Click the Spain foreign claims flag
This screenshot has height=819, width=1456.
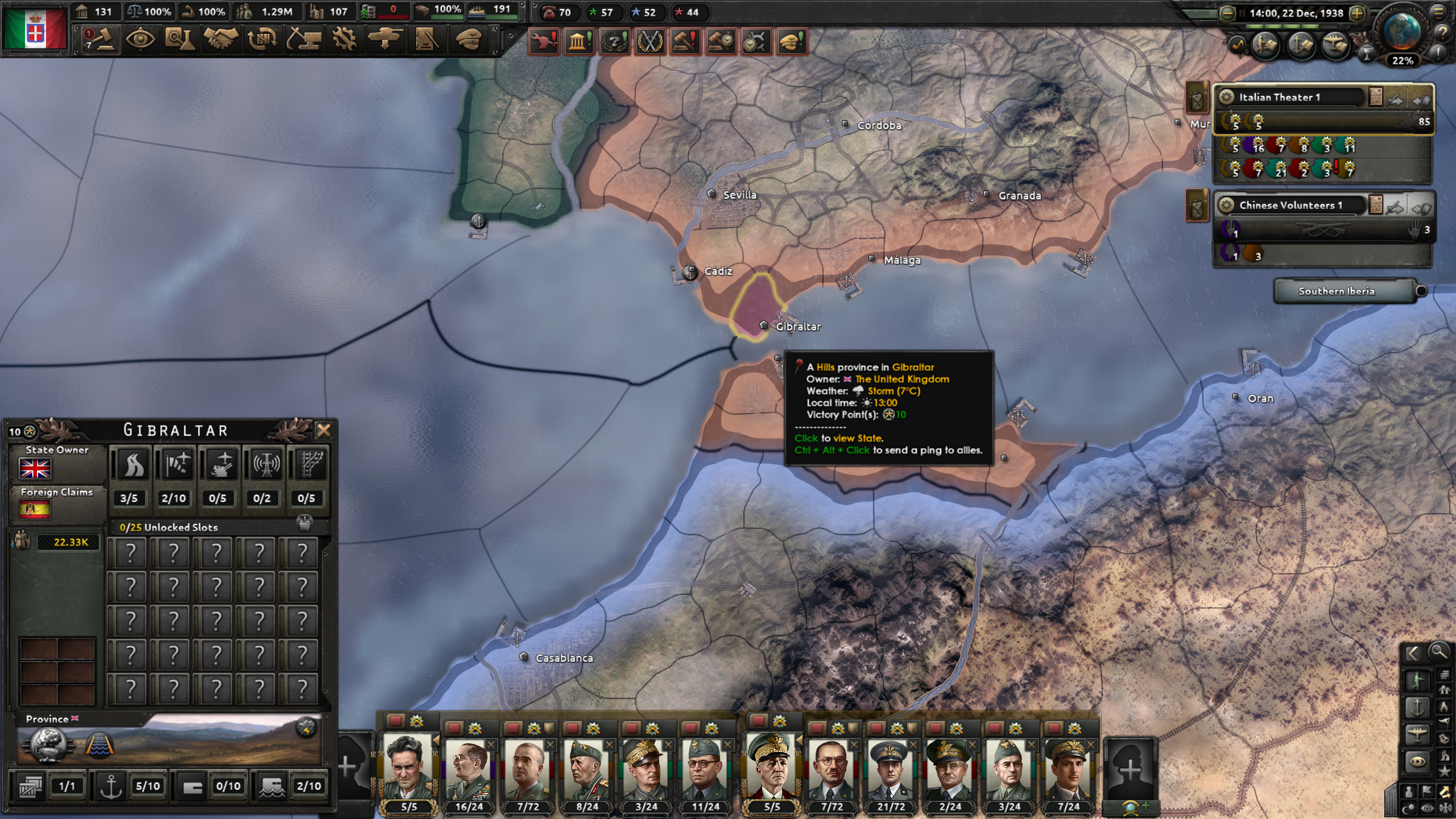pos(35,510)
